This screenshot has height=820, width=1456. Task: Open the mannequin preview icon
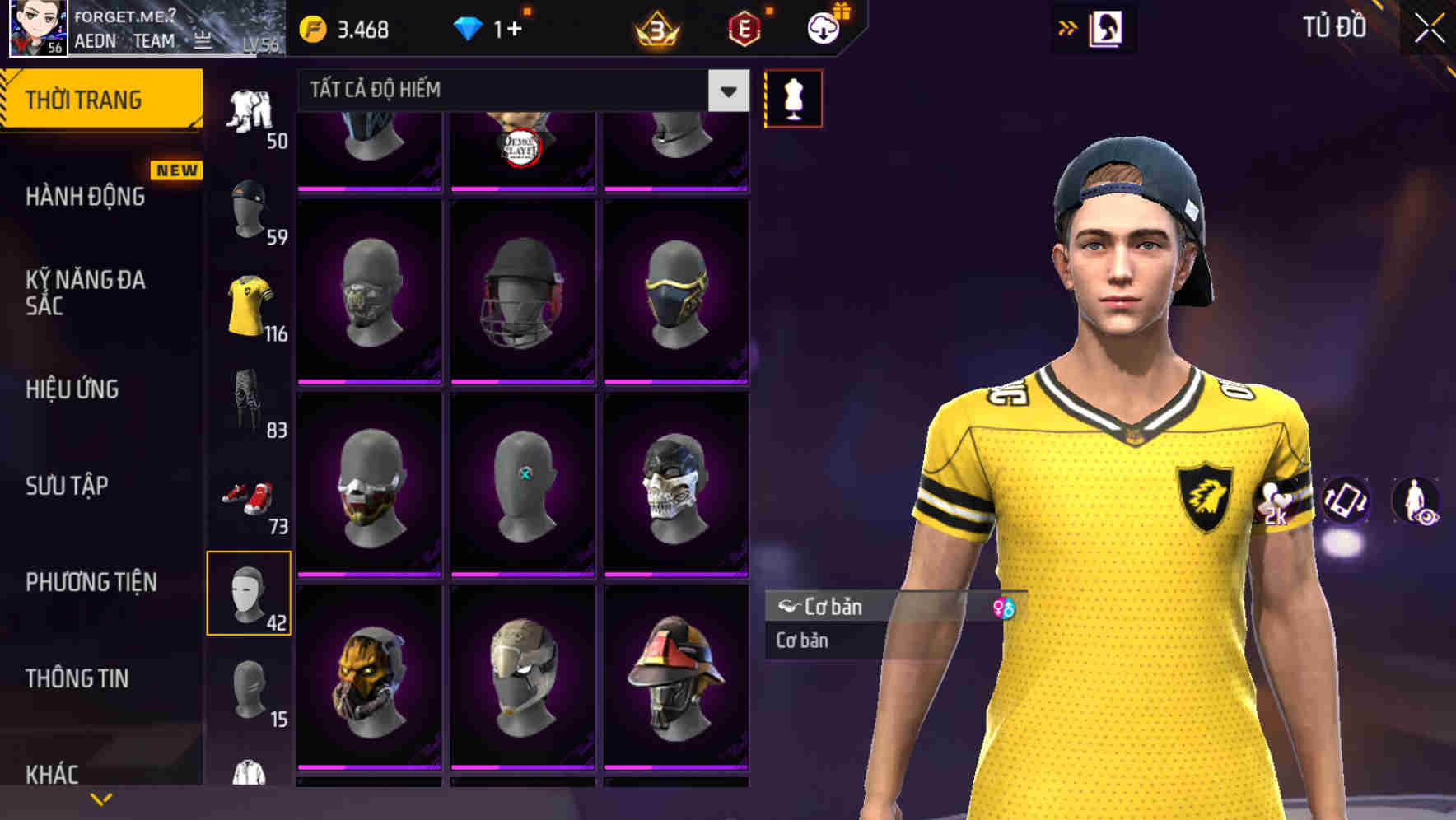792,97
